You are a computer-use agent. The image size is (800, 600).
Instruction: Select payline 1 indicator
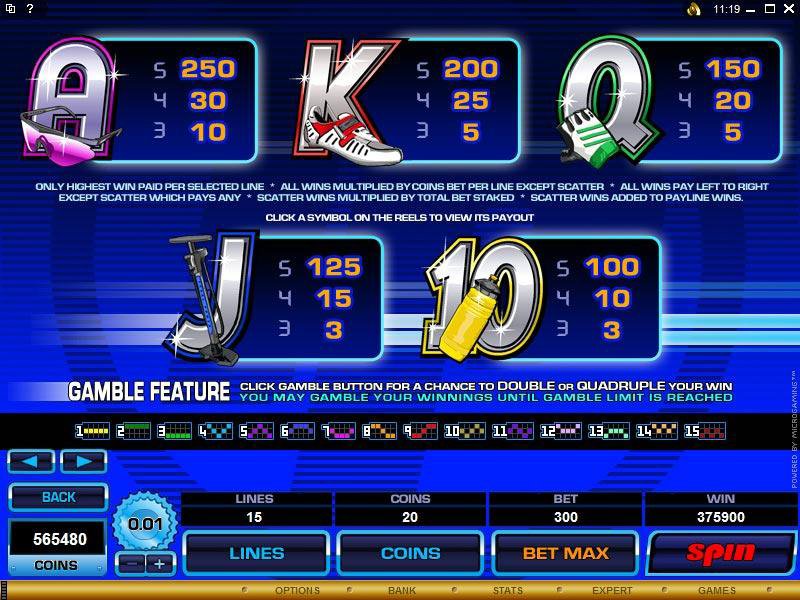tap(92, 432)
